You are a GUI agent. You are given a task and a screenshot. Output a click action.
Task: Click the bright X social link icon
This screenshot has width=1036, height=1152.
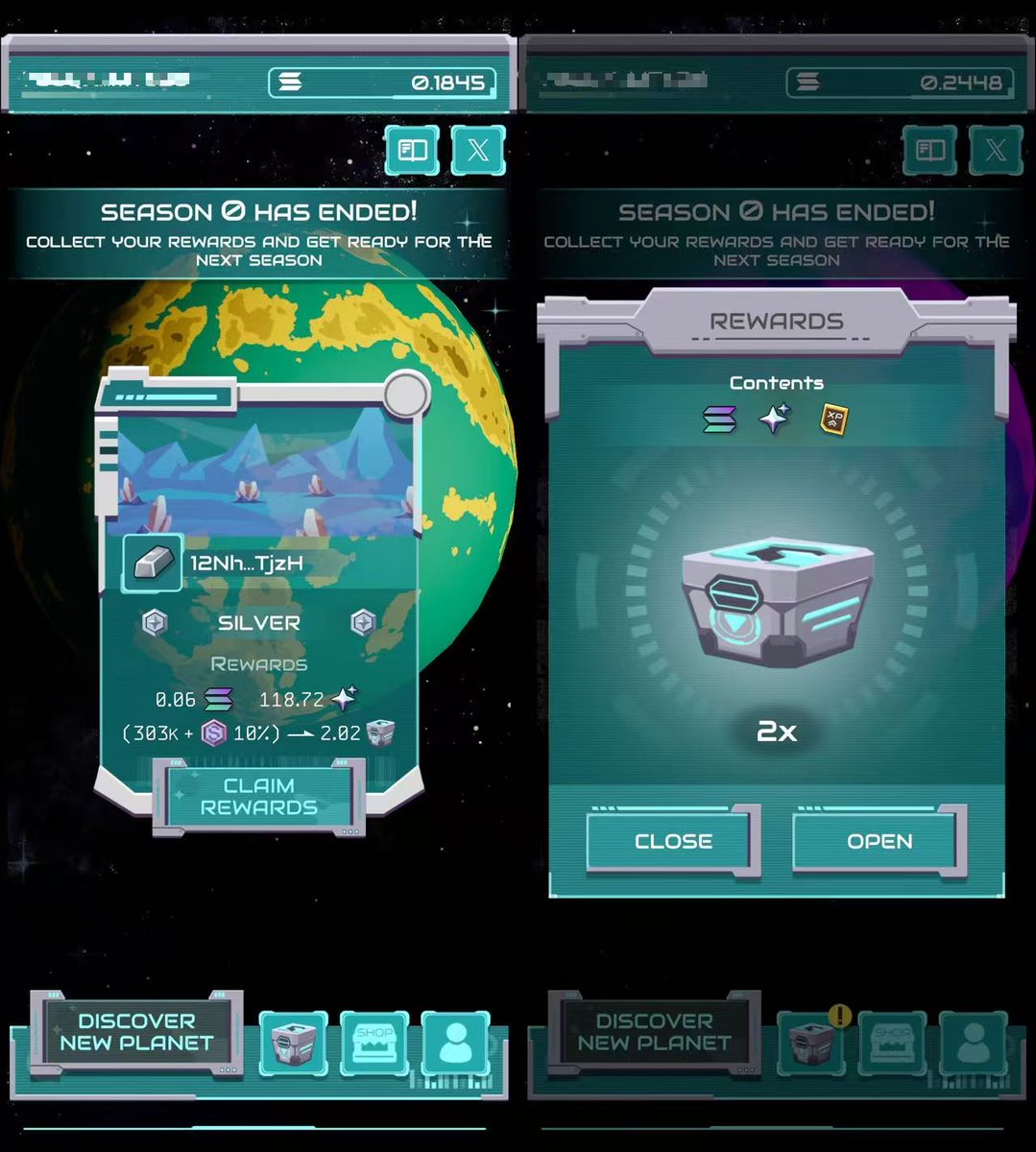(477, 151)
